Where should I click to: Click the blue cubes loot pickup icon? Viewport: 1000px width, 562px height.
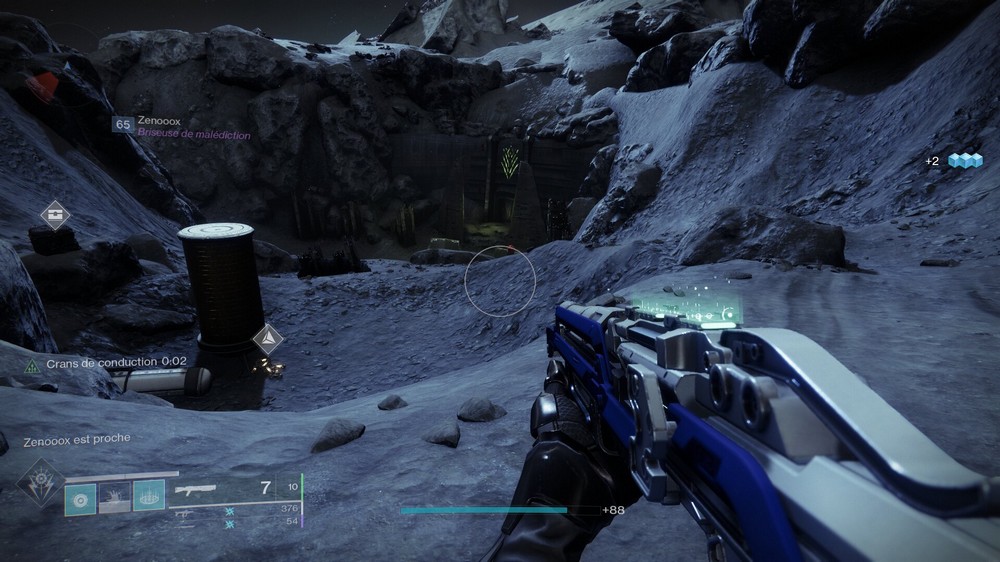click(965, 160)
